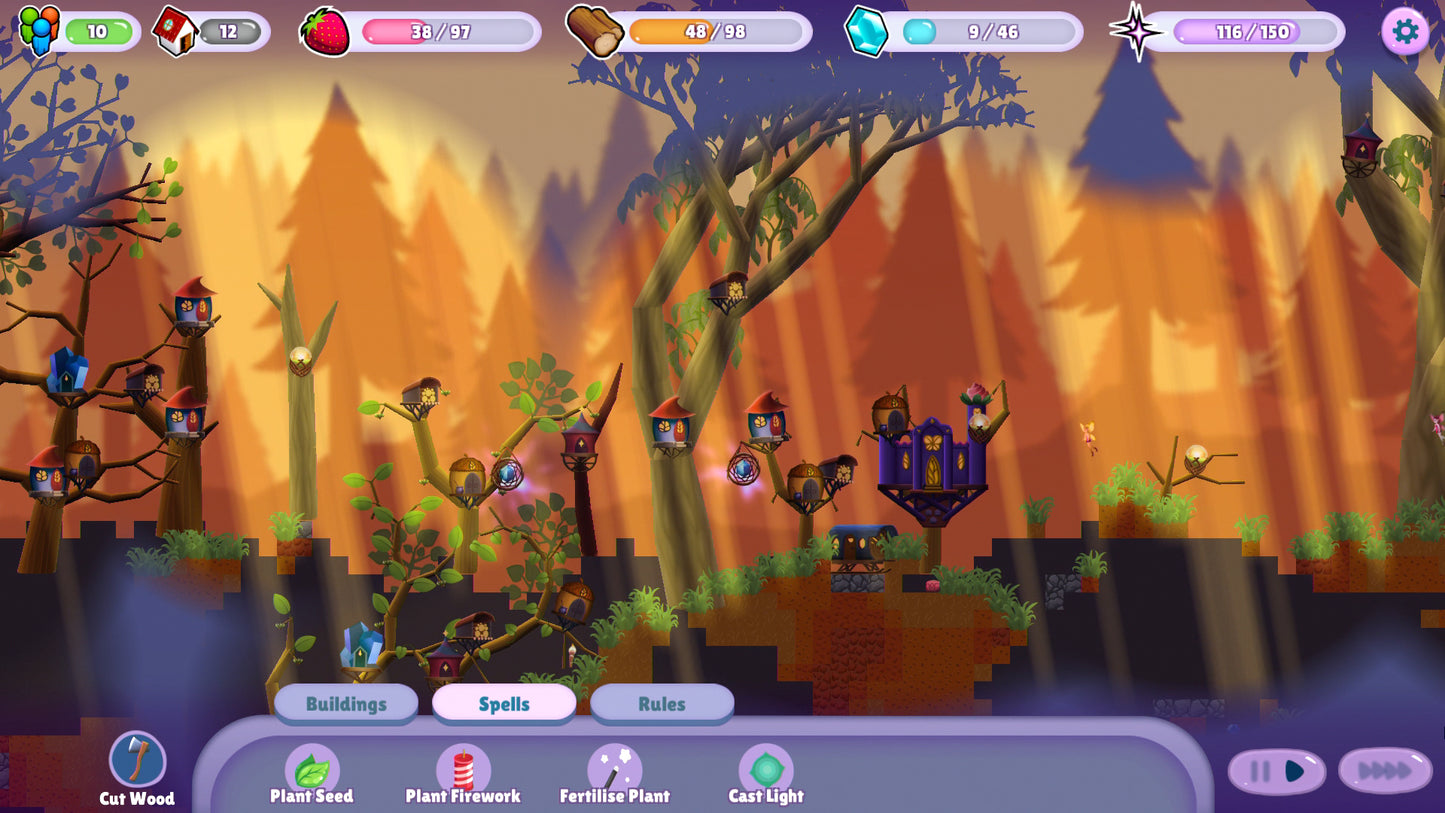Open the Rules tab
The height and width of the screenshot is (813, 1445).
click(x=661, y=704)
